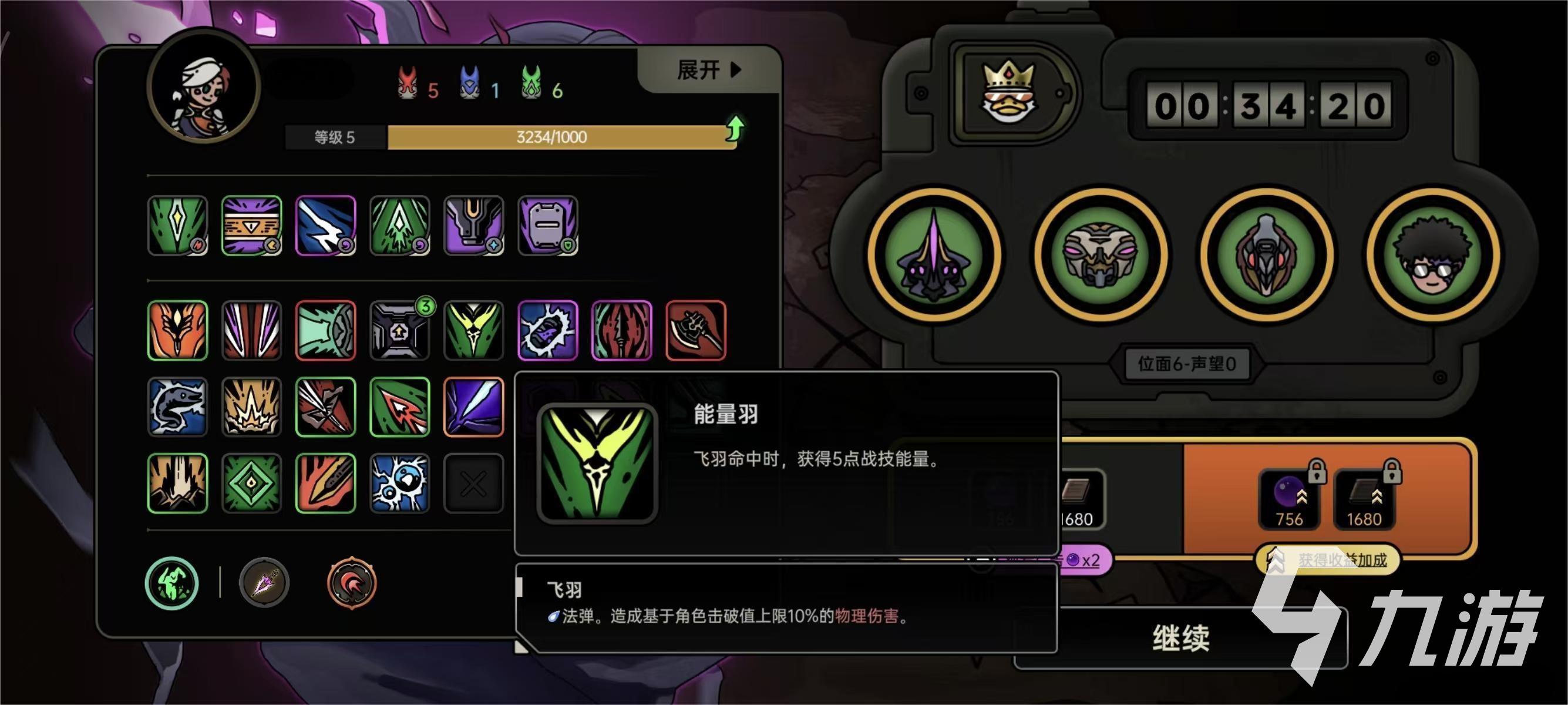Select the blue fish skill icon

[x=177, y=407]
